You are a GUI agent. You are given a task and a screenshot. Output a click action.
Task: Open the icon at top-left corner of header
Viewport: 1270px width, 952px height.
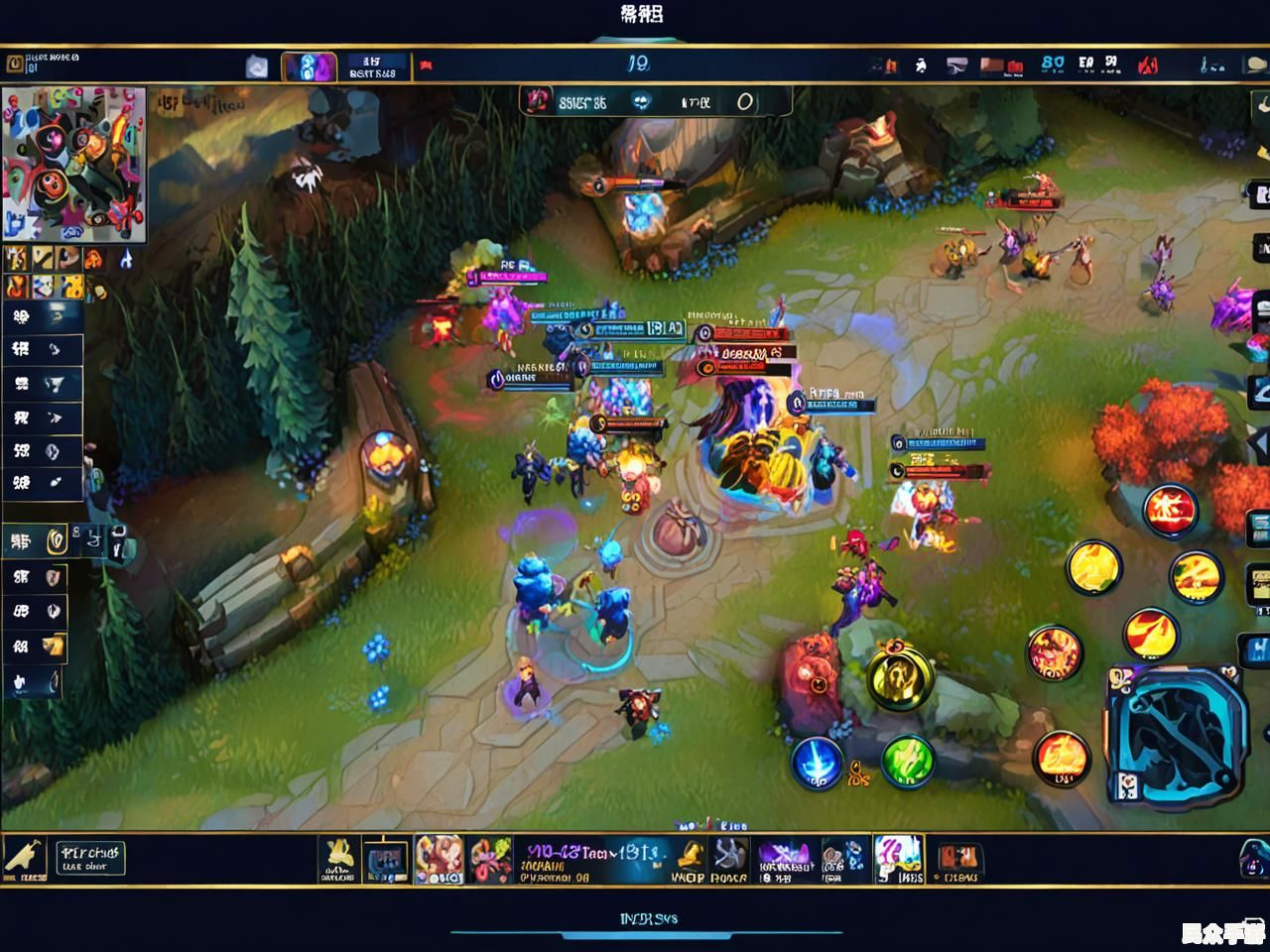15,64
